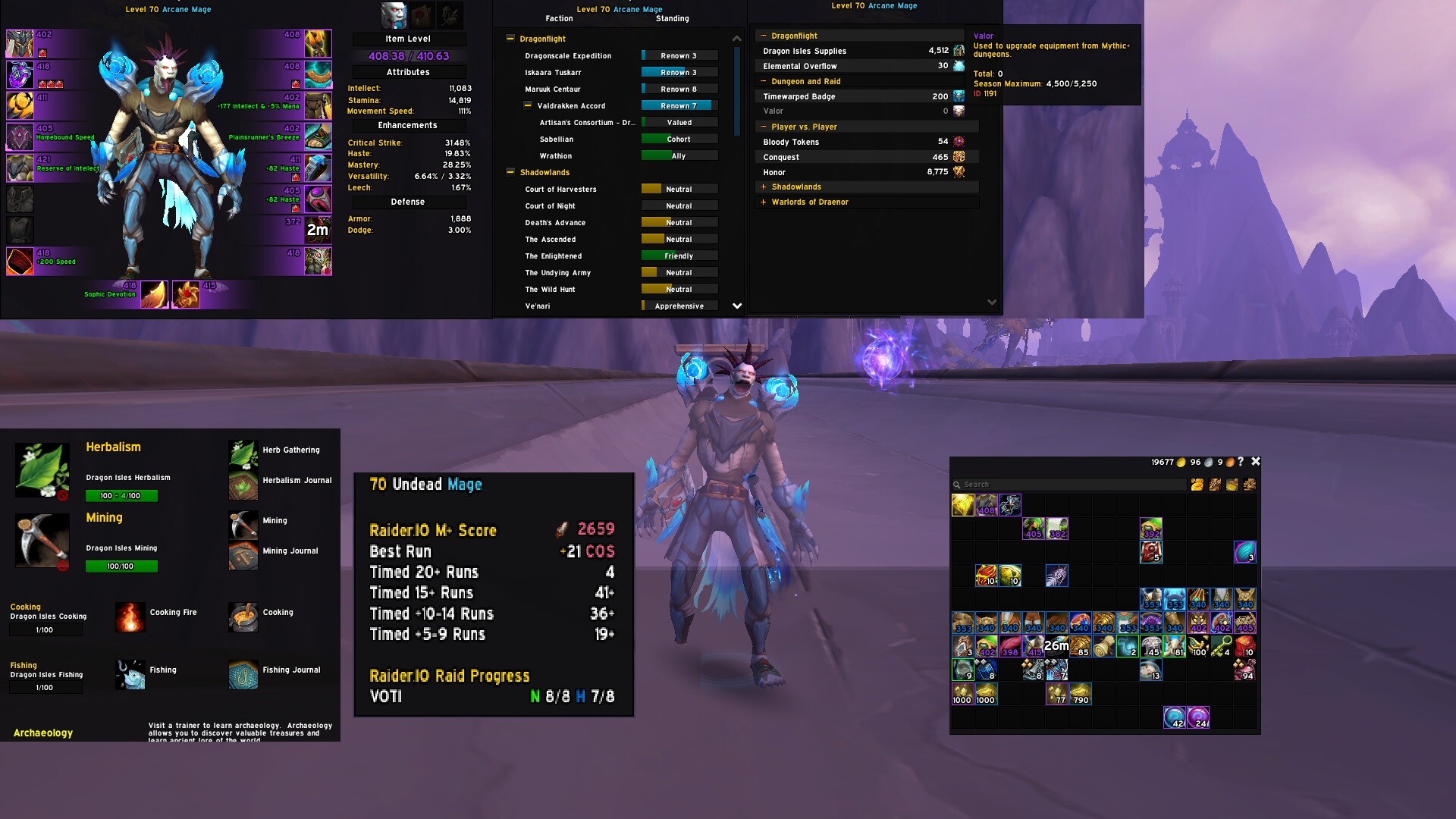1456x819 pixels.
Task: Expand the Shadowlands currency category
Action: coord(763,187)
